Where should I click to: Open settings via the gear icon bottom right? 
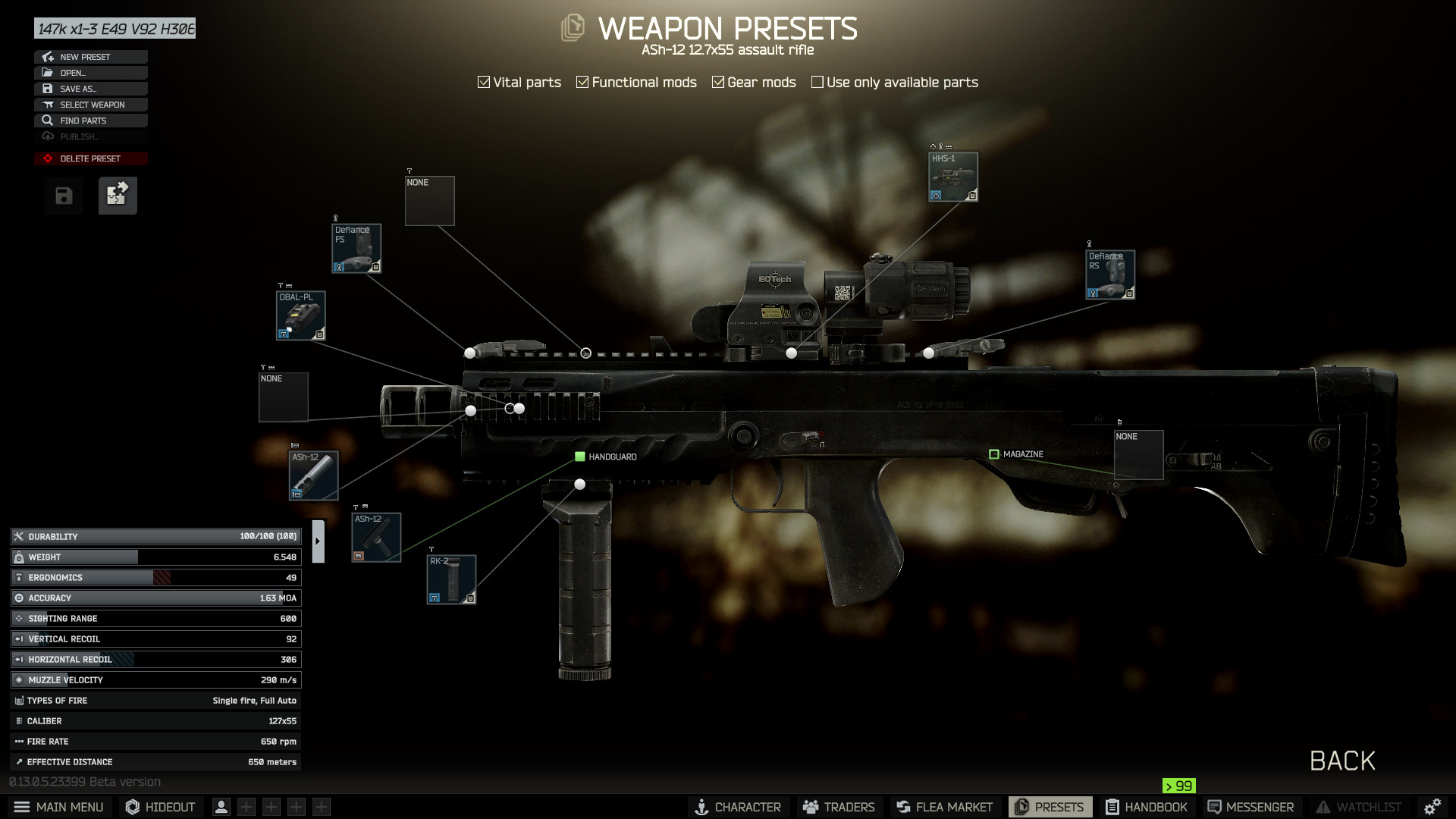[x=1433, y=806]
